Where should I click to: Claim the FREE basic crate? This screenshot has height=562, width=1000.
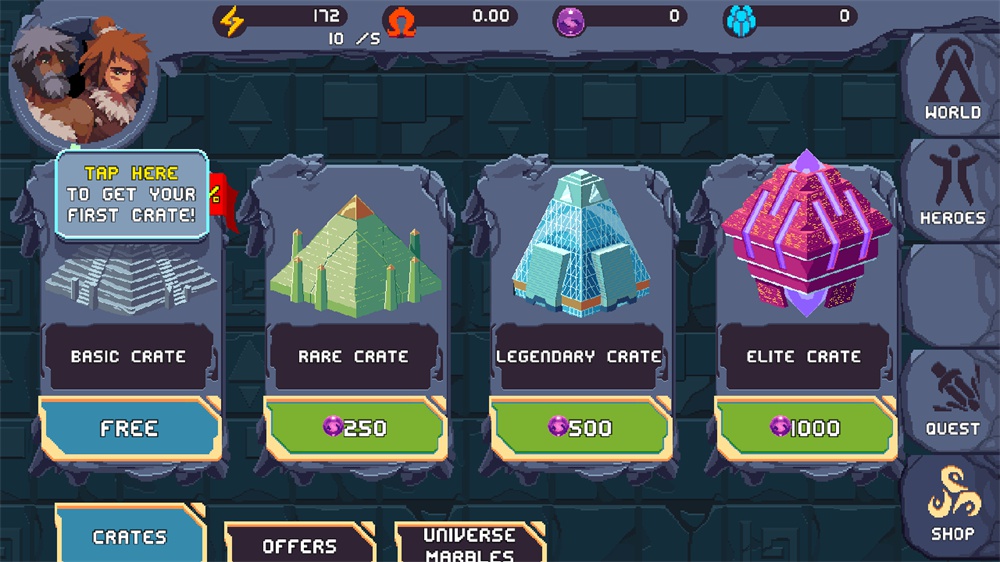[129, 429]
